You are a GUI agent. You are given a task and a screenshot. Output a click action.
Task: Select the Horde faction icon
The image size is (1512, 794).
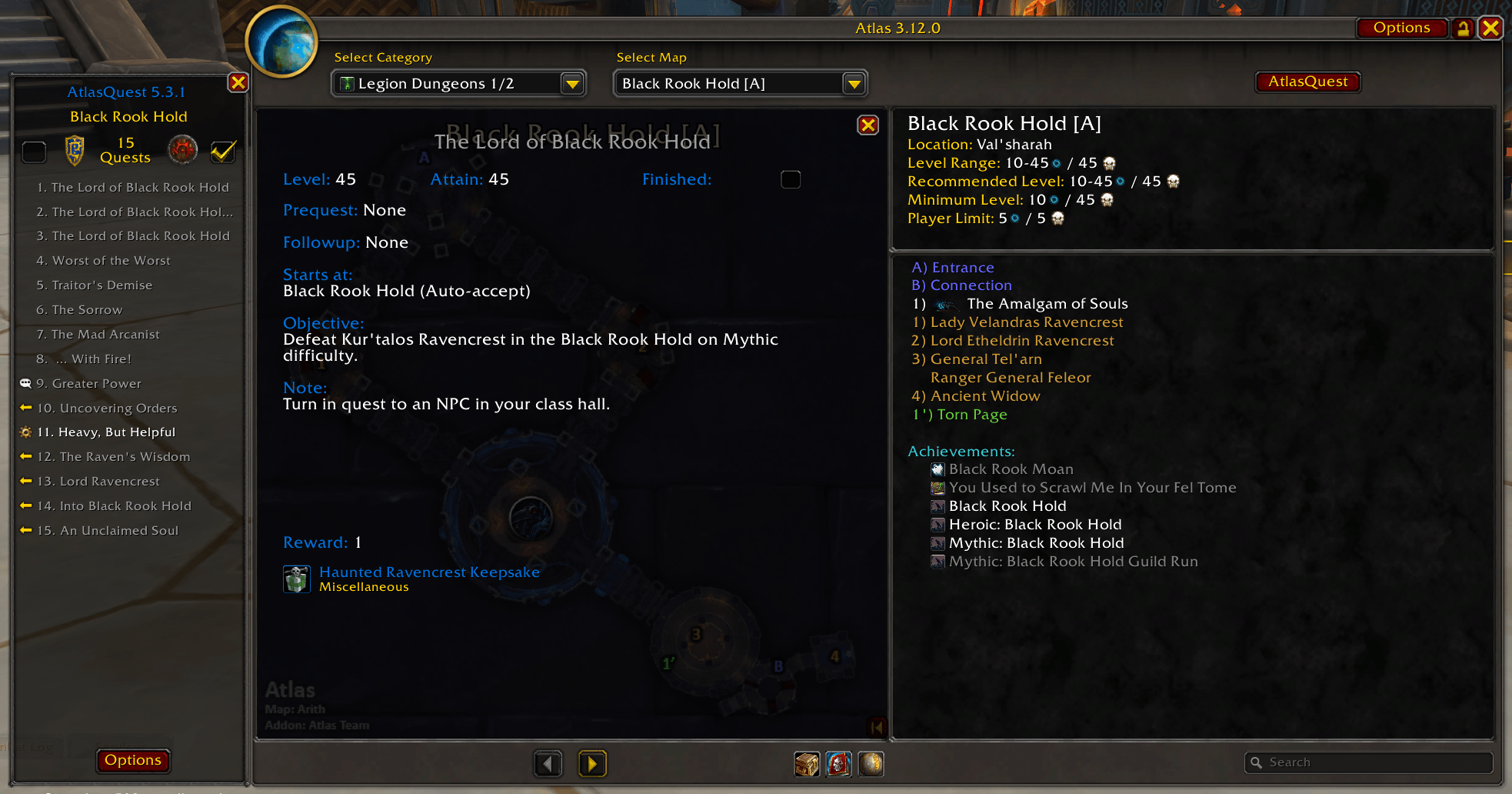click(x=183, y=150)
